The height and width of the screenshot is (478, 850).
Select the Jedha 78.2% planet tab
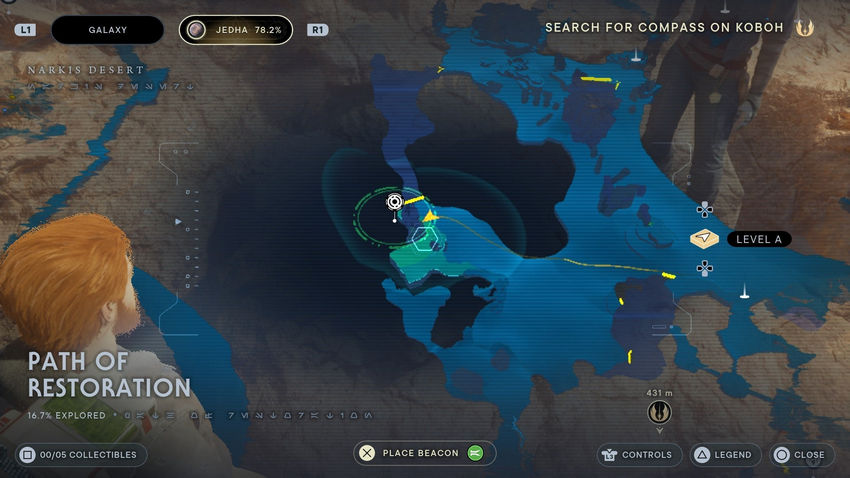pos(236,30)
